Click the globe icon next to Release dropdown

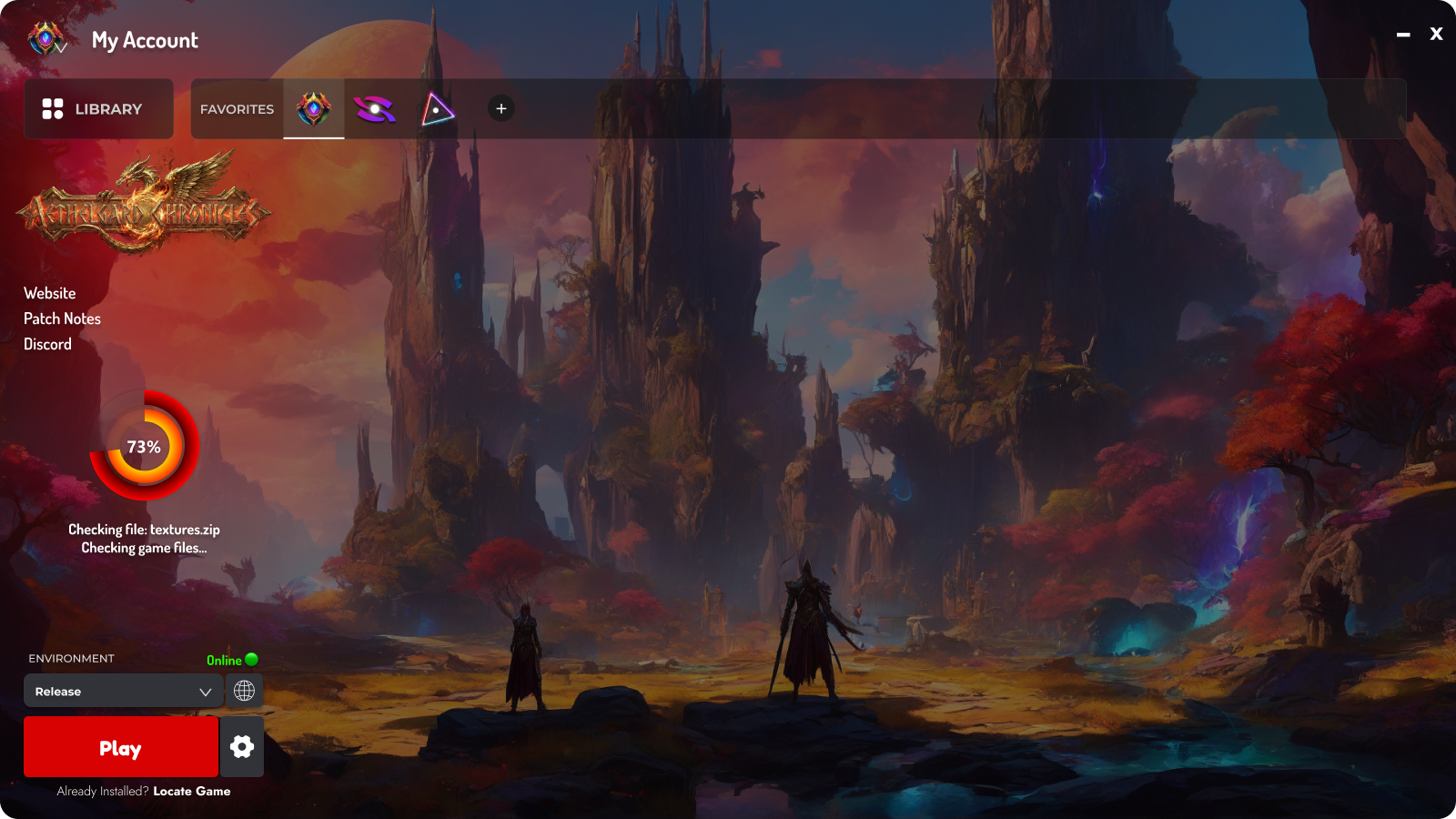tap(243, 691)
